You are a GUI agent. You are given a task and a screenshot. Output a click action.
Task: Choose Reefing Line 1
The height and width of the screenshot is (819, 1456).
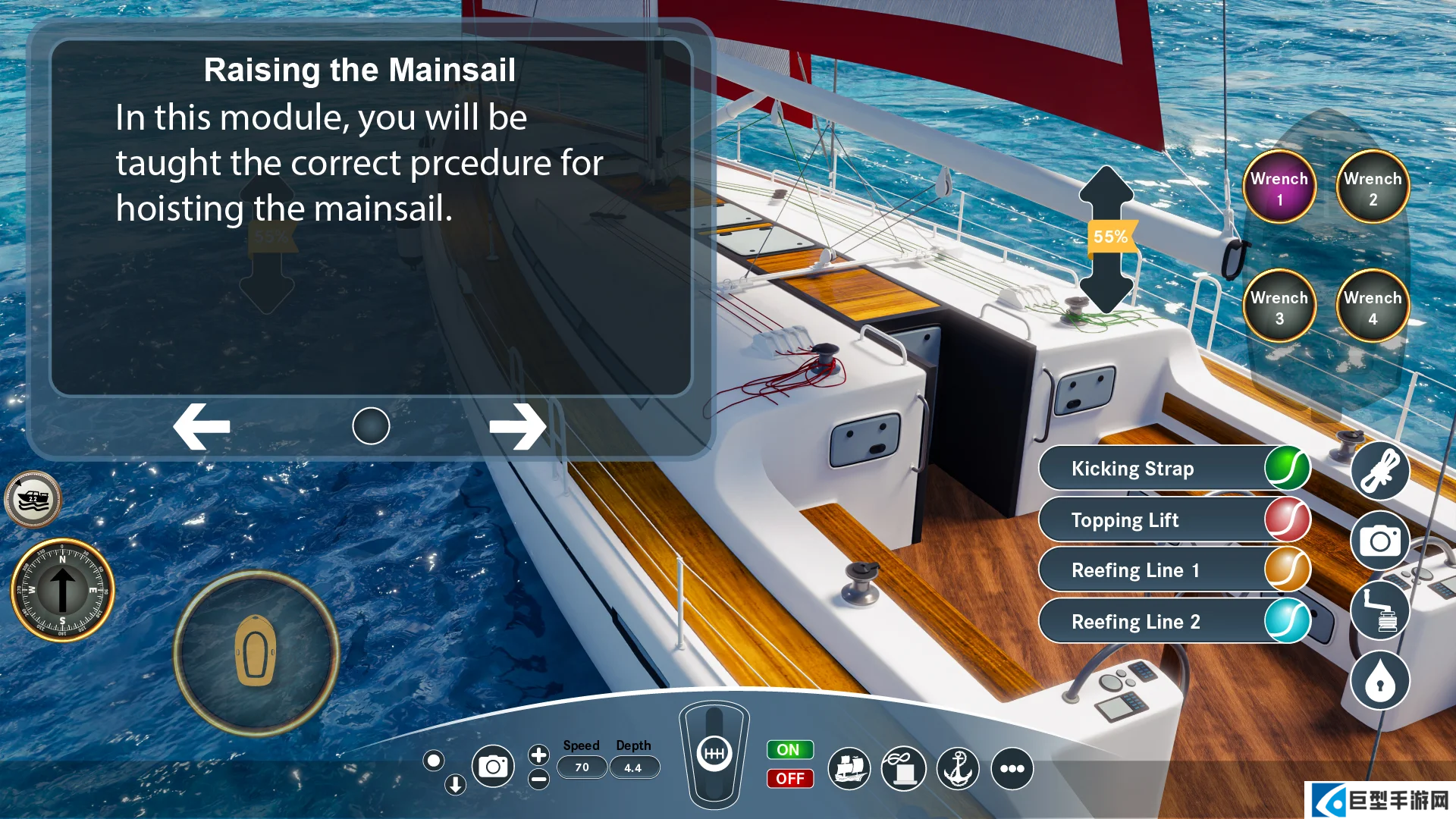click(x=1174, y=570)
